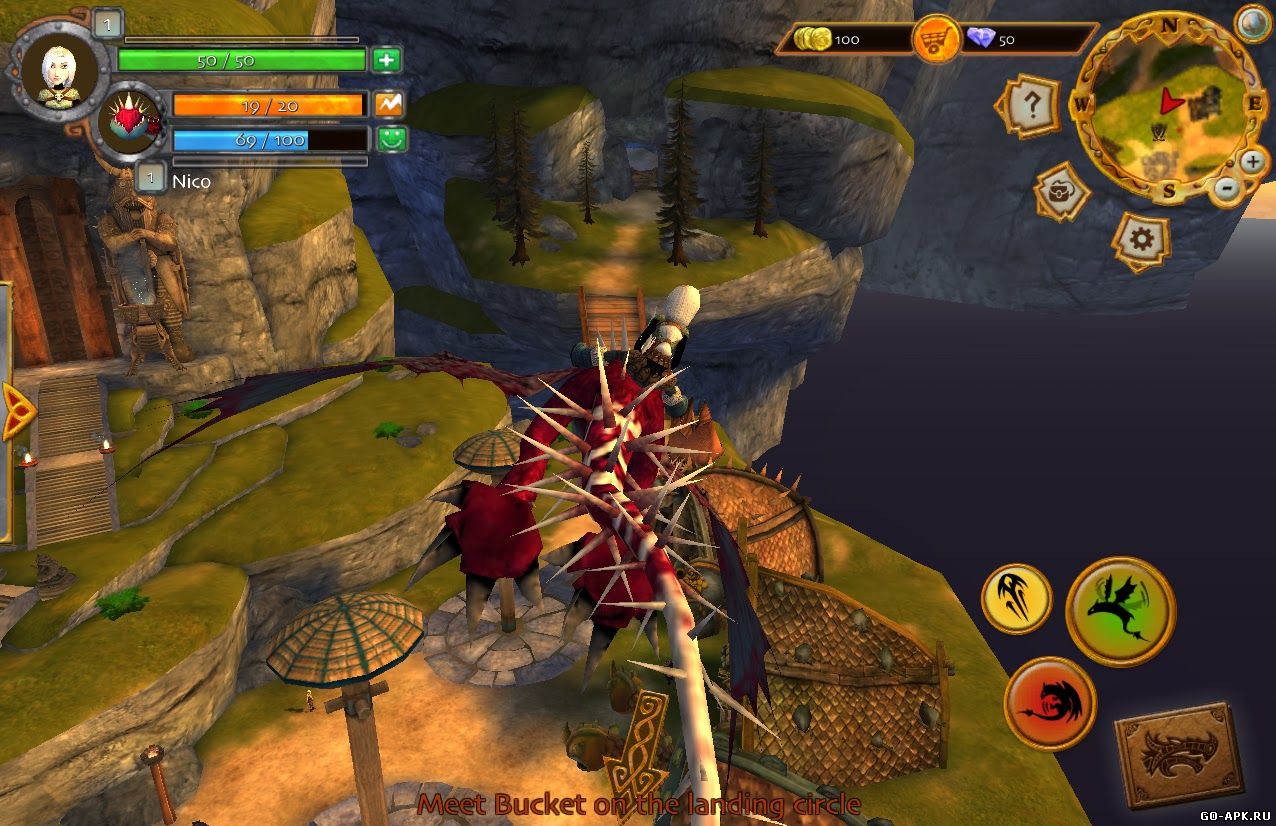Open the leather dragon book
Screen dimensions: 1276x826
[1180, 754]
